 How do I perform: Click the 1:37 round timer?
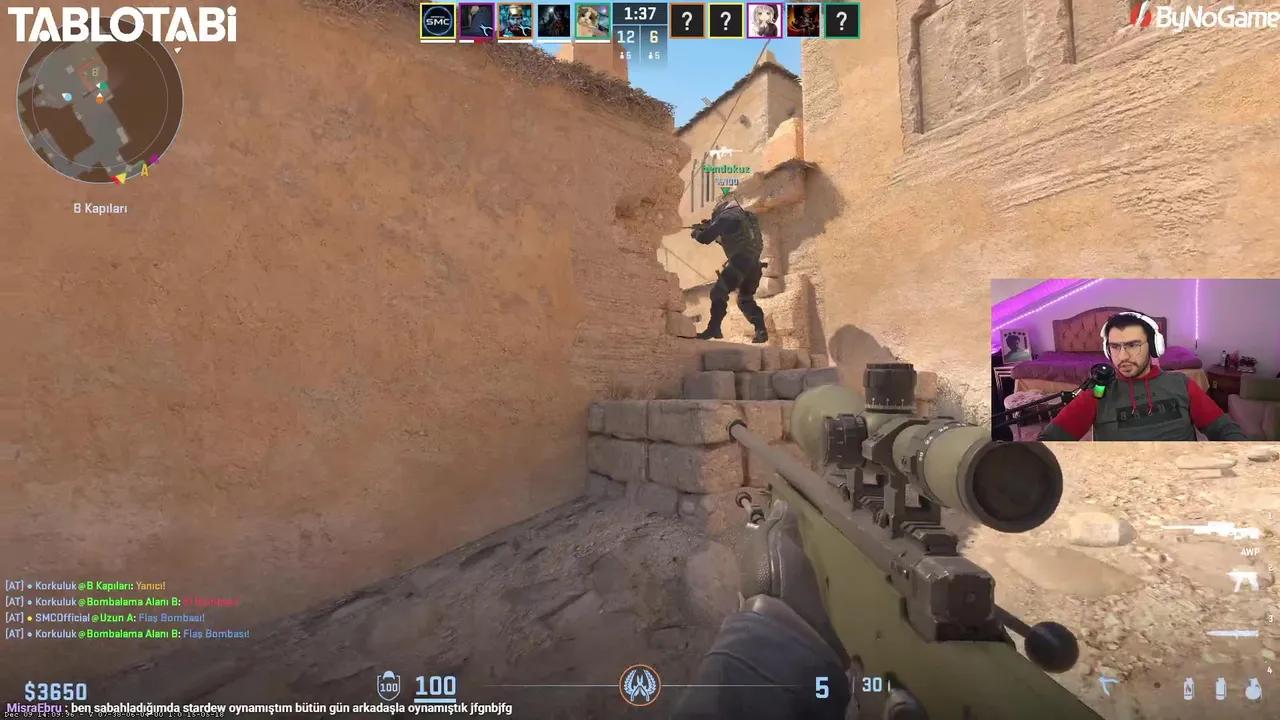click(639, 14)
